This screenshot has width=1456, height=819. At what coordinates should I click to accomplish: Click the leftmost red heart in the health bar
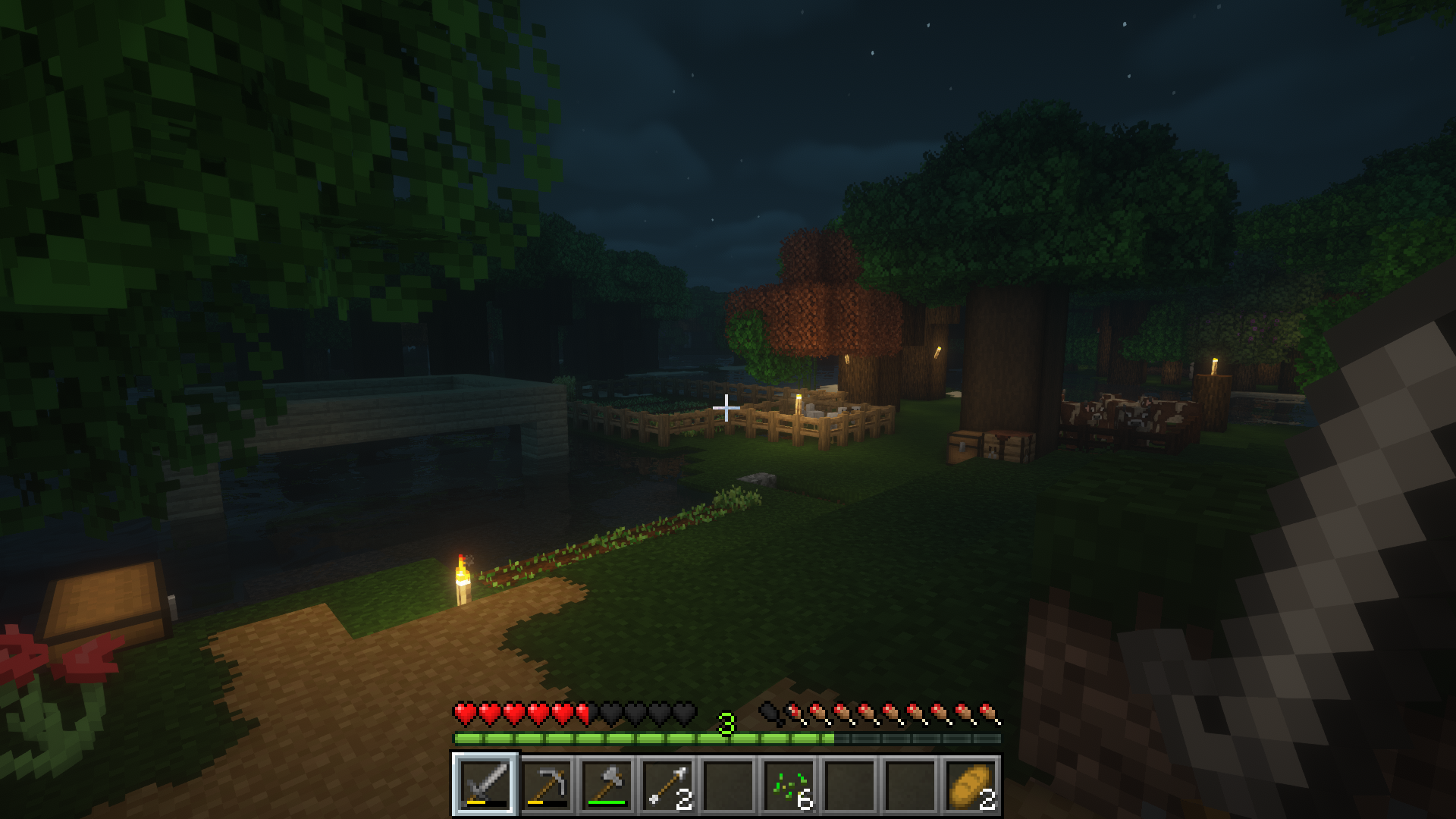click(464, 713)
